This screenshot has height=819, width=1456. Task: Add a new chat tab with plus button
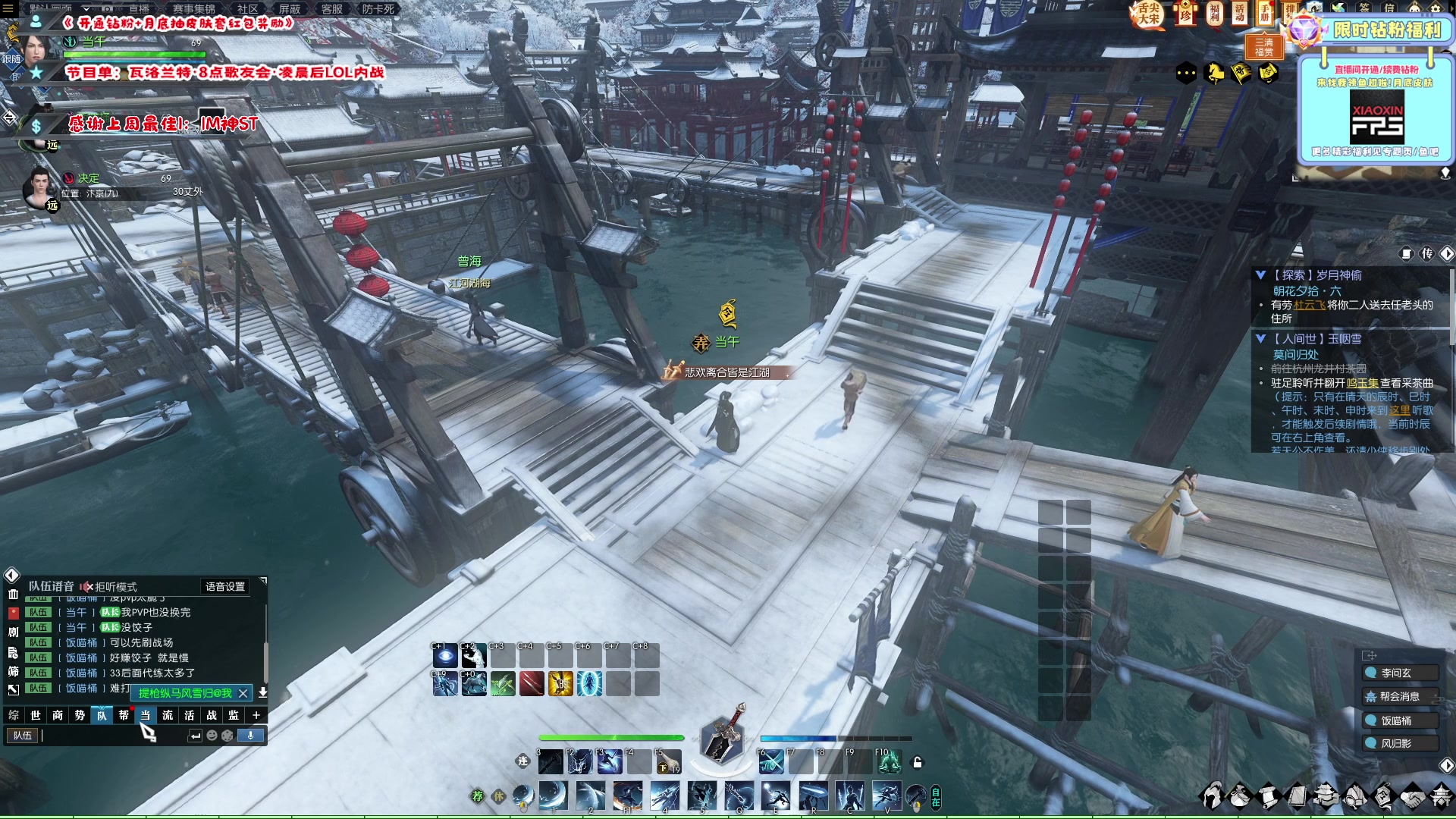point(256,715)
